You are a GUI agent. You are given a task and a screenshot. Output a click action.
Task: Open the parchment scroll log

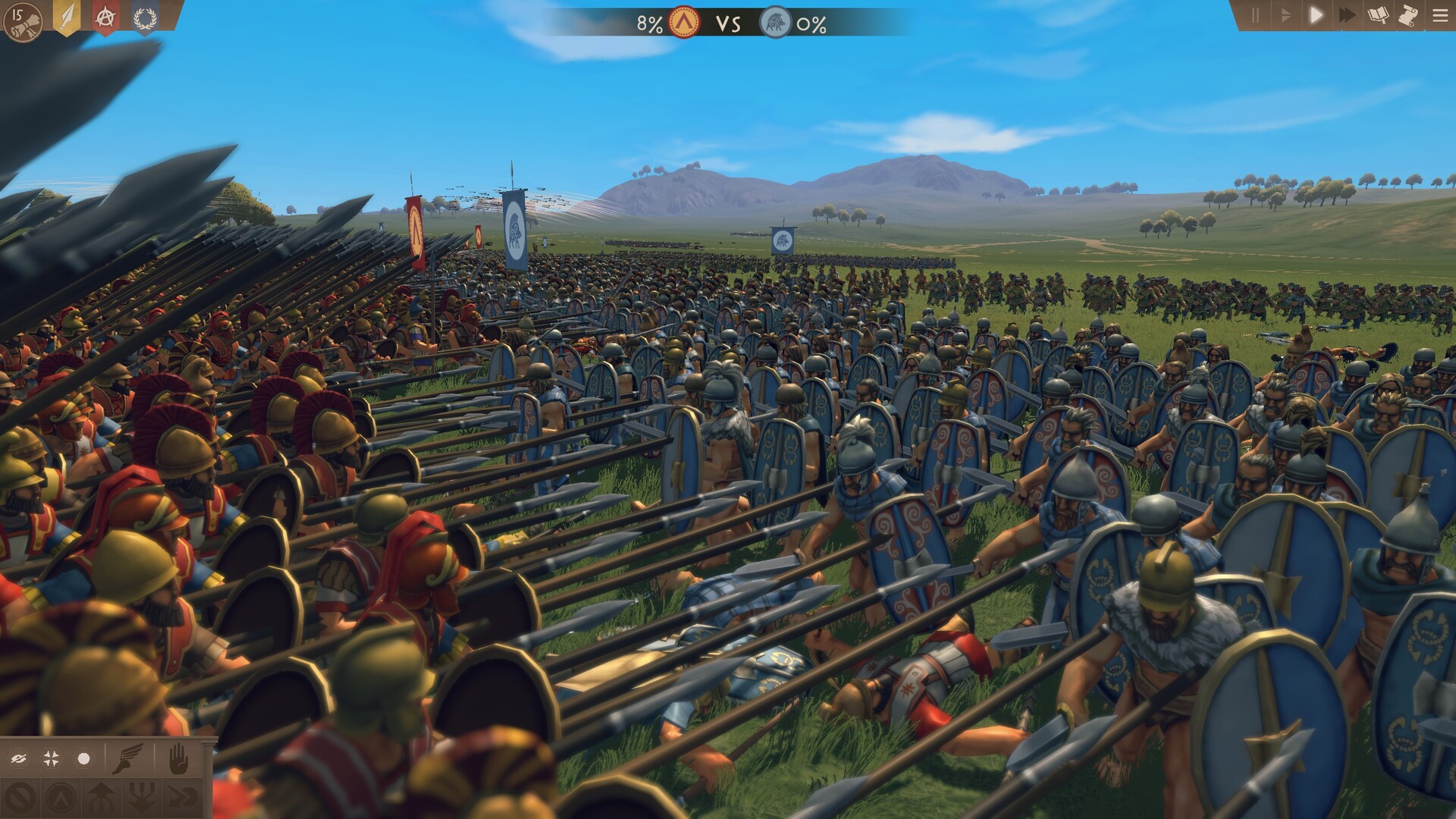tap(1408, 15)
